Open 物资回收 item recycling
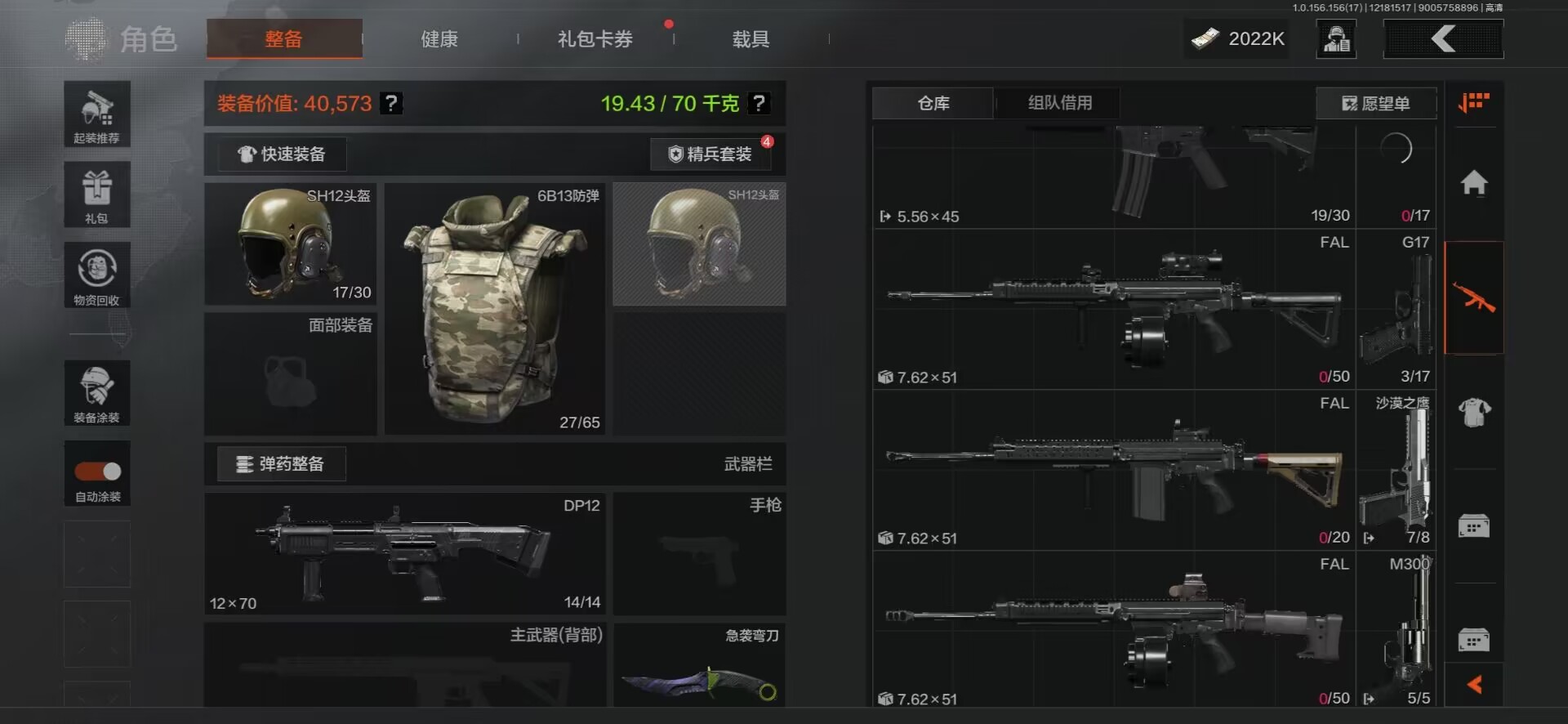This screenshot has width=1568, height=724. click(x=97, y=275)
